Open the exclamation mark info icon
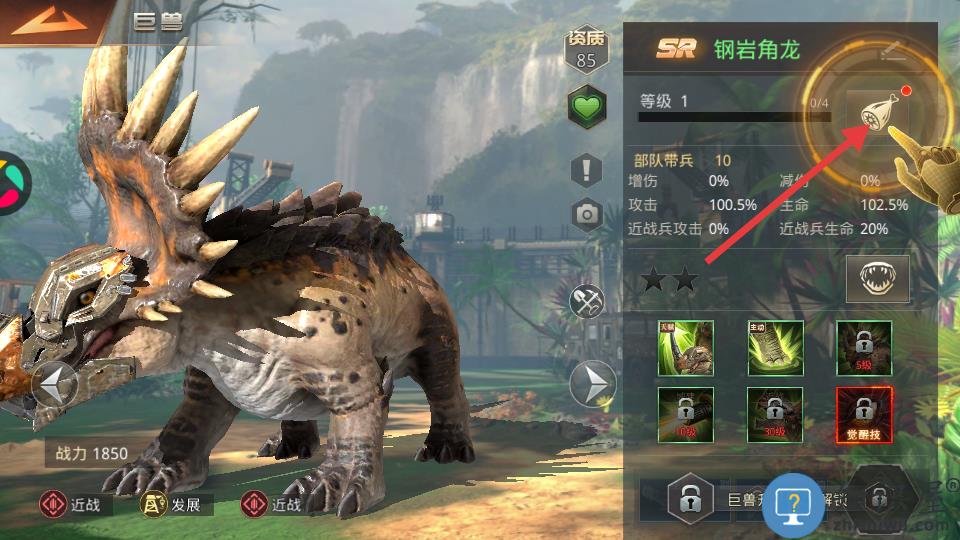This screenshot has width=960, height=540. 587,169
